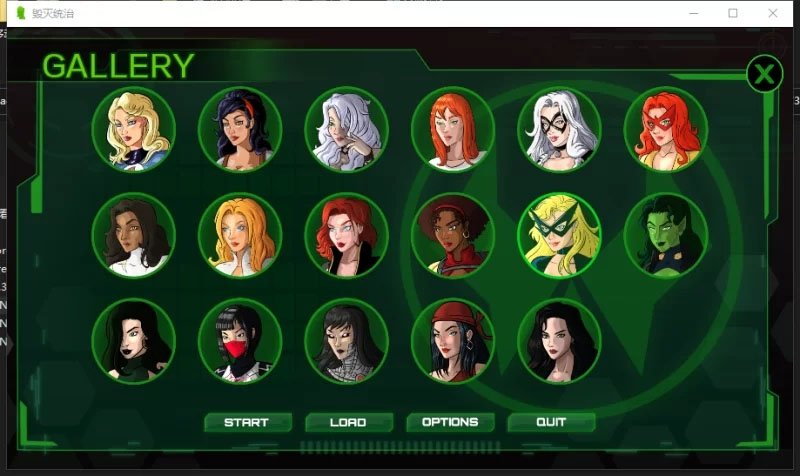Close the gallery with the green X
This screenshot has width=800, height=476.
[764, 74]
